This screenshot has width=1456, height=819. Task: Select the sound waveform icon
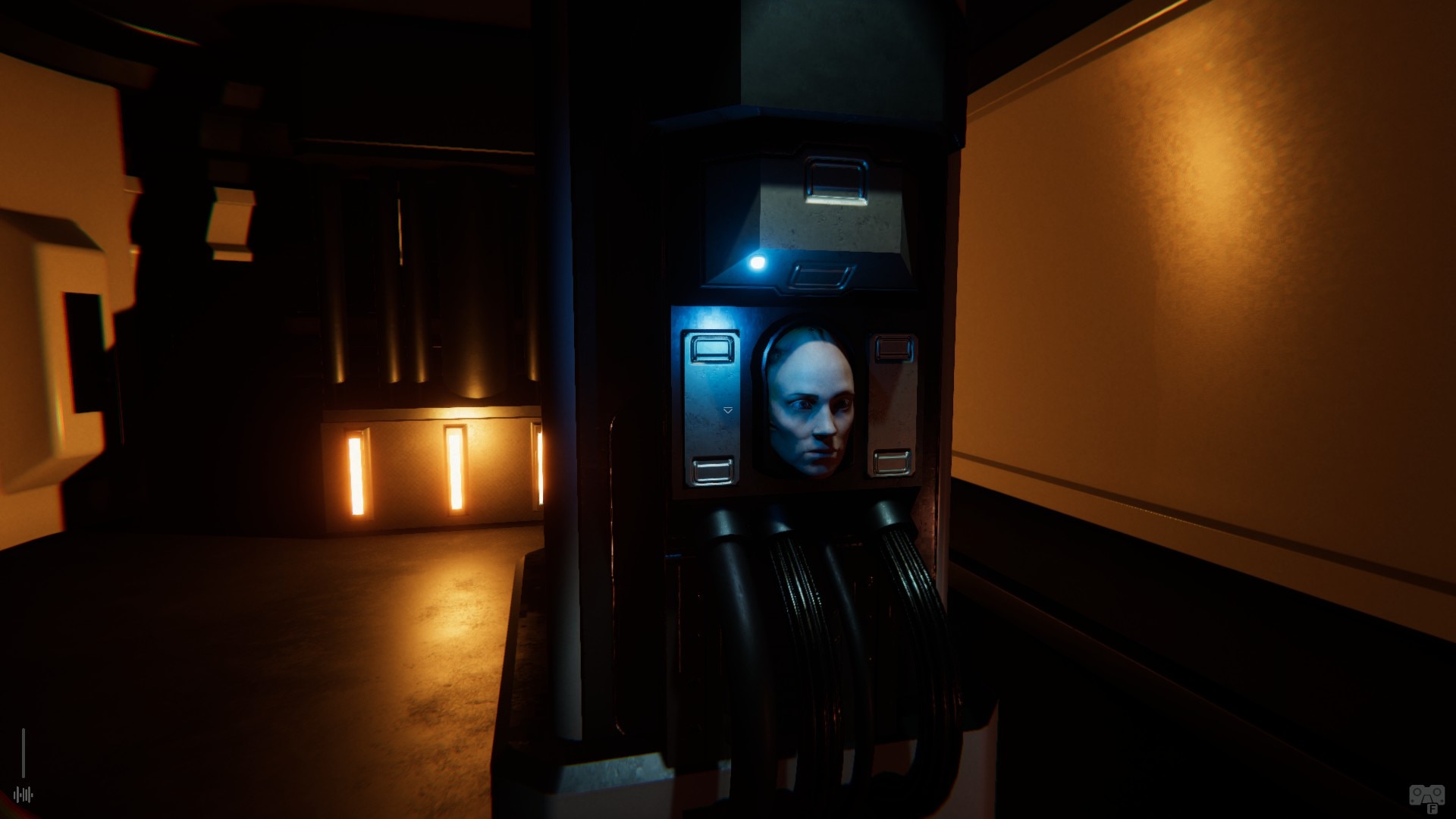[x=24, y=795]
